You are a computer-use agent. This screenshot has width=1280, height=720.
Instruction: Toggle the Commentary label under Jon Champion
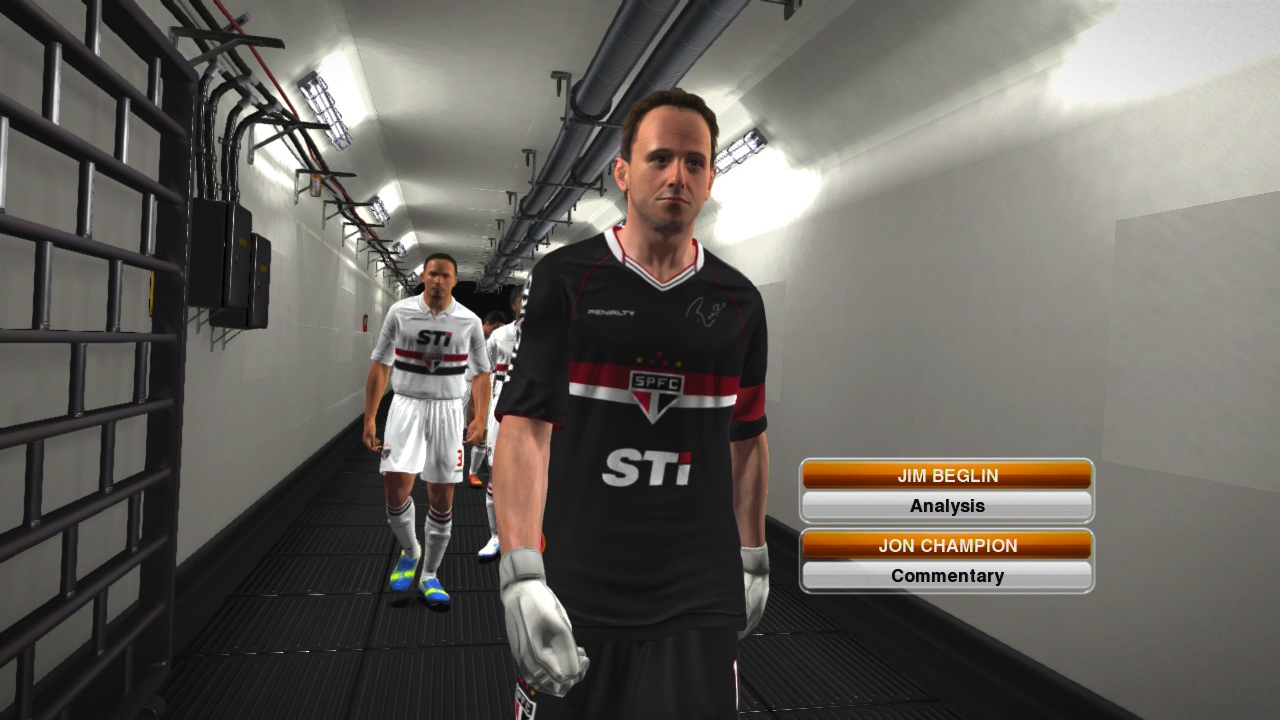pyautogui.click(x=946, y=576)
